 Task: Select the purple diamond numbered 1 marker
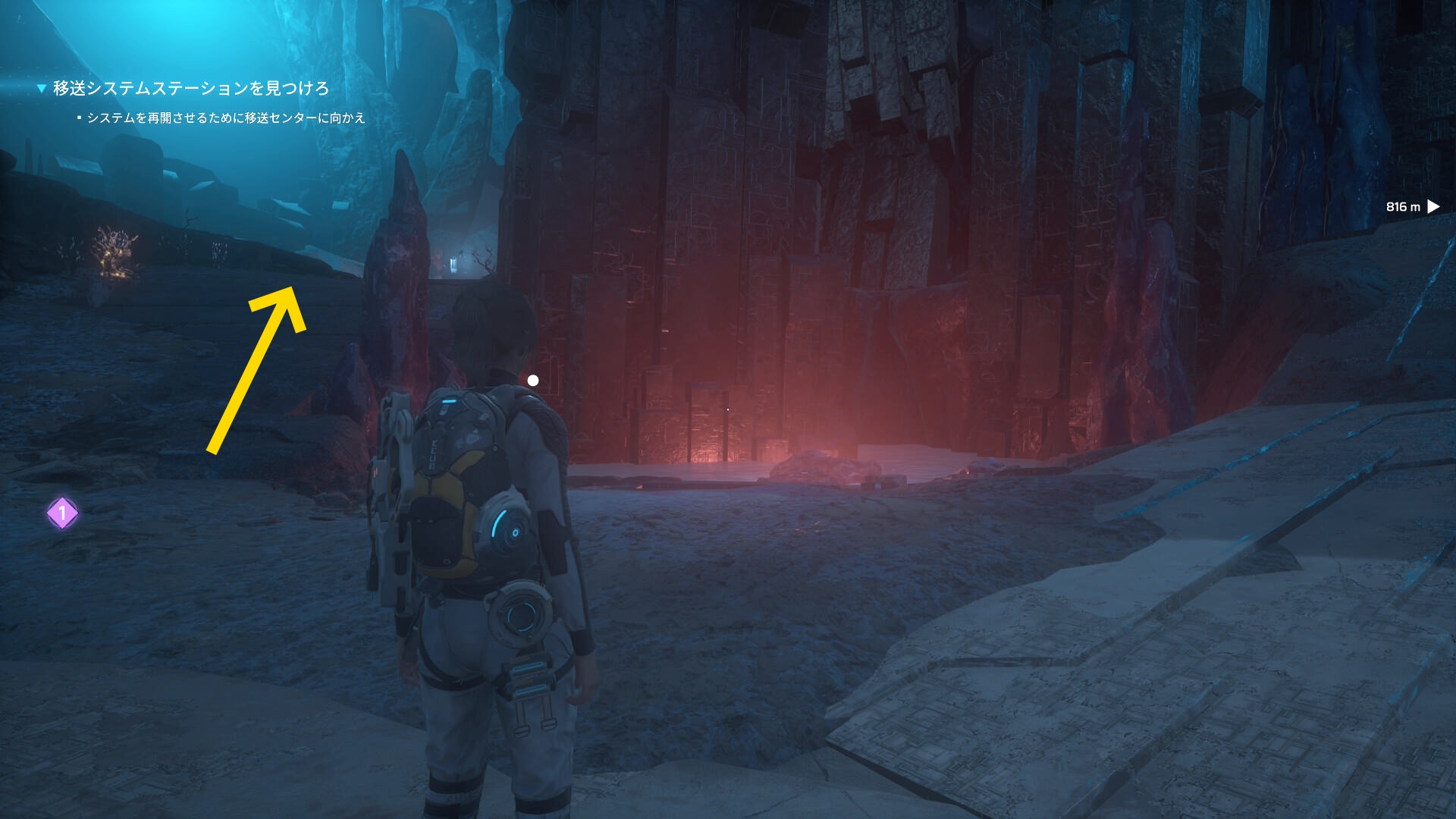coord(62,513)
